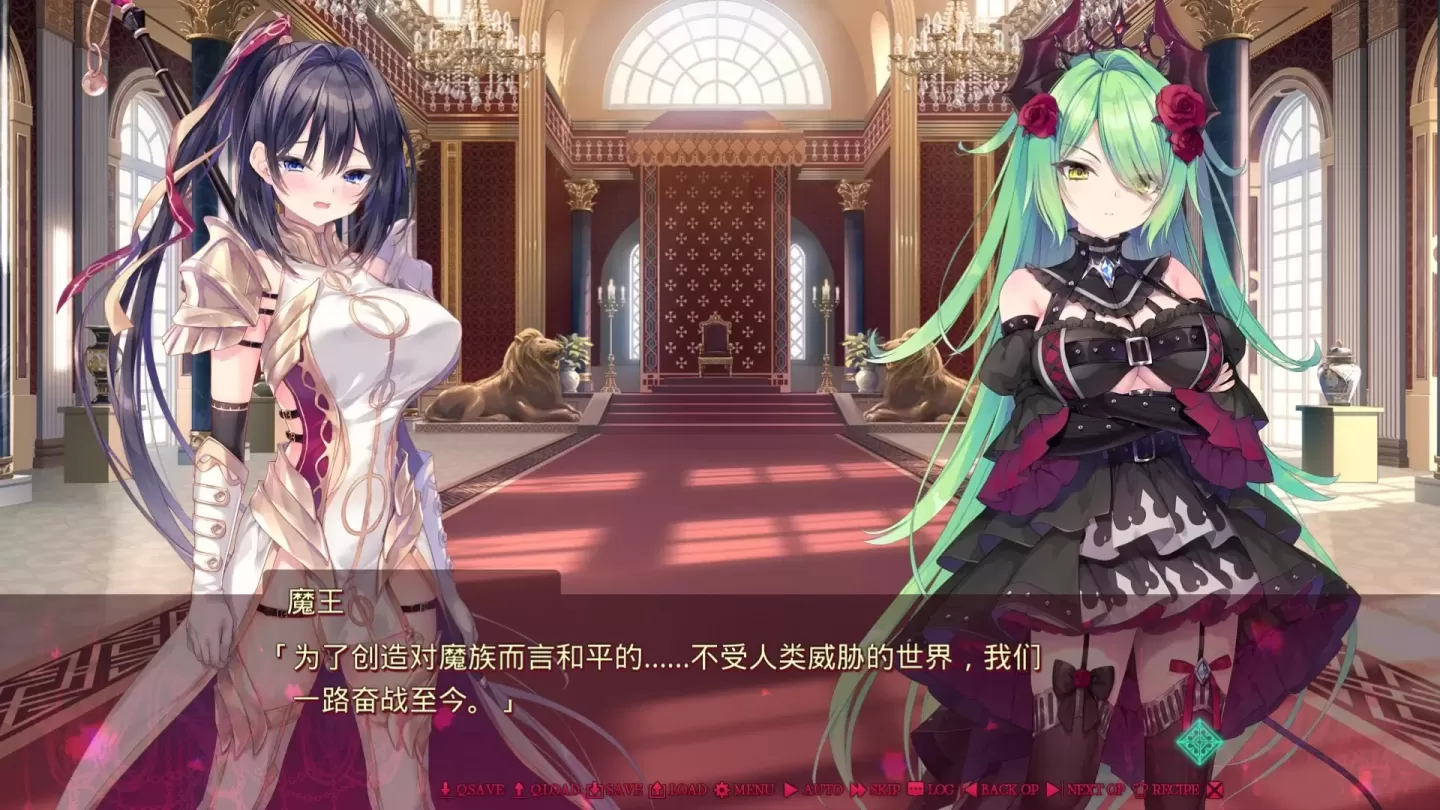The height and width of the screenshot is (810, 1440).
Task: Click the glowing green diamond indicator
Action: (1201, 743)
